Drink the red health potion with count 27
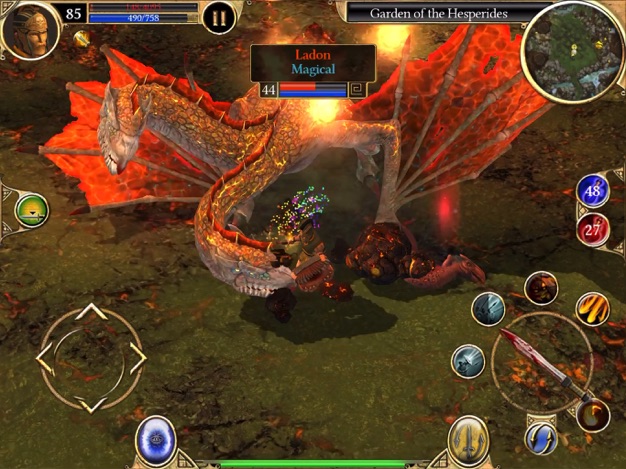 [x=593, y=230]
